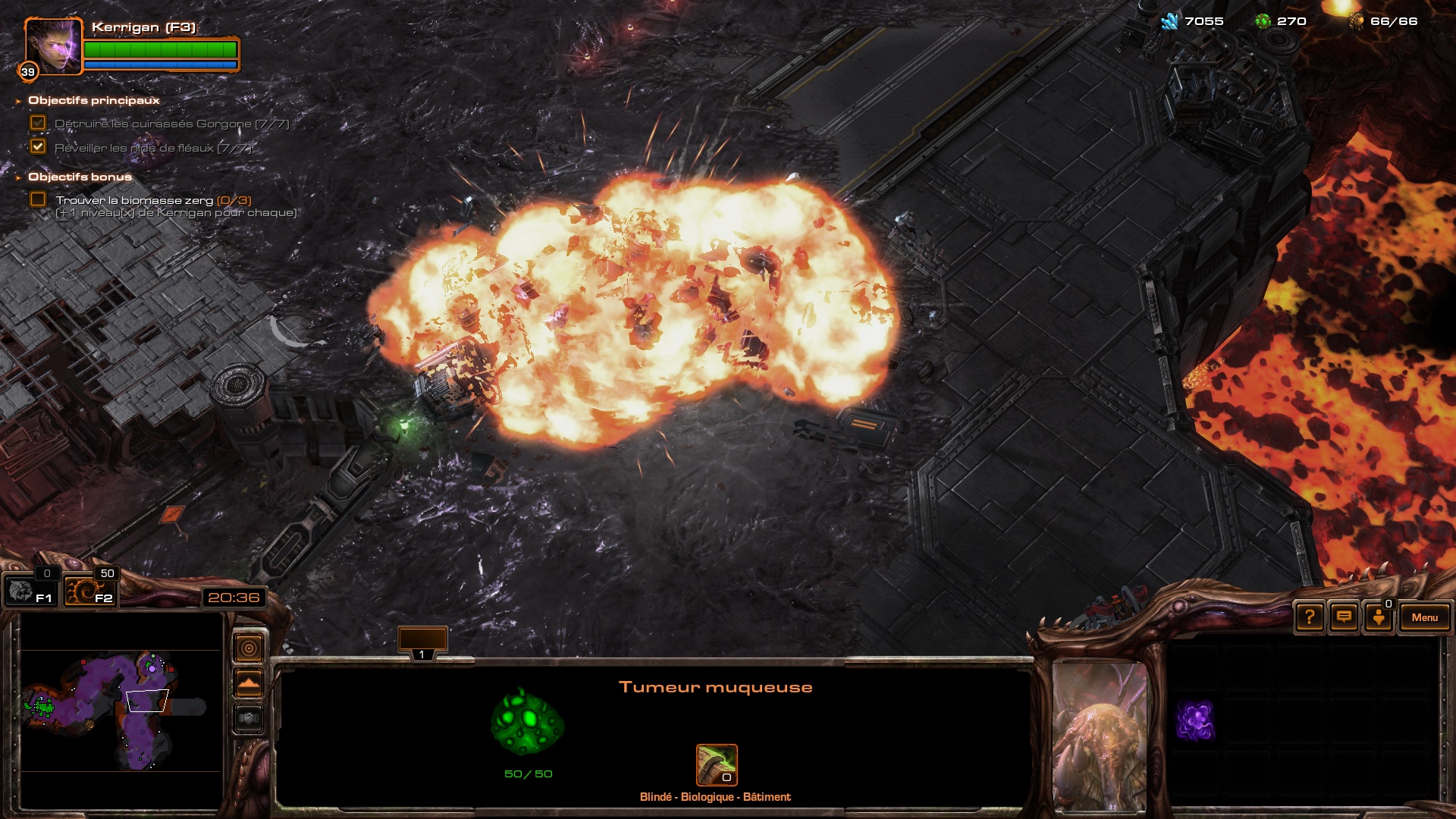Image resolution: width=1456 pixels, height=819 pixels.
Task: Open the chat message log
Action: pyautogui.click(x=1344, y=617)
